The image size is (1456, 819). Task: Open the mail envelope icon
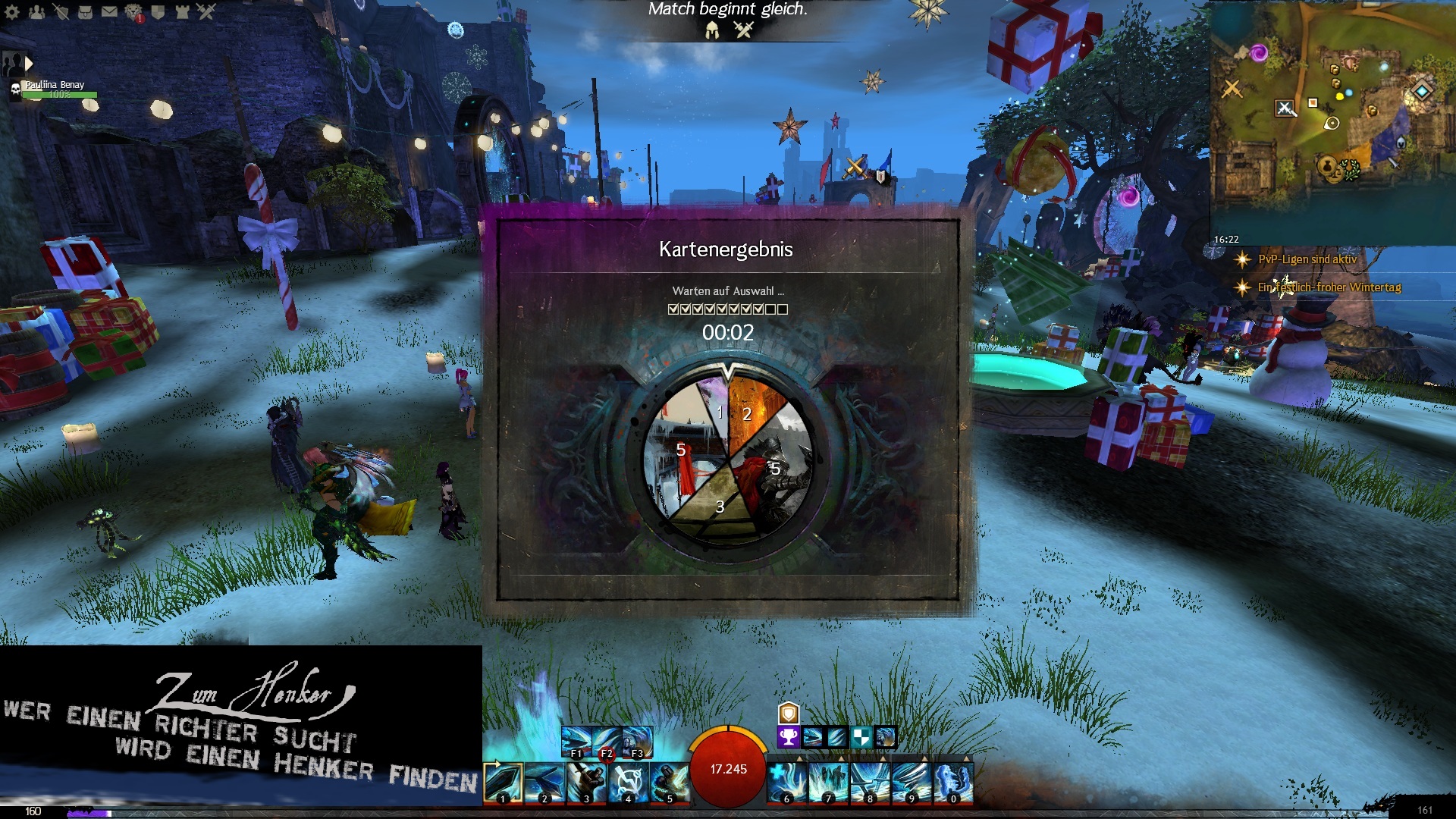coord(109,11)
